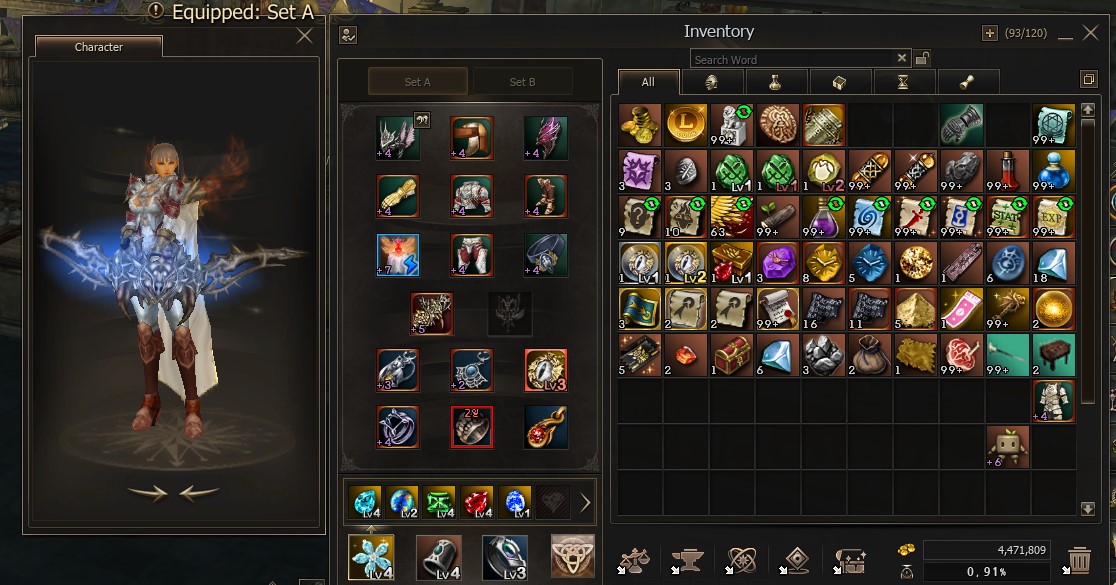Screen dimensions: 1116x585
Task: Minimize the Inventory window
Action: [1064, 33]
